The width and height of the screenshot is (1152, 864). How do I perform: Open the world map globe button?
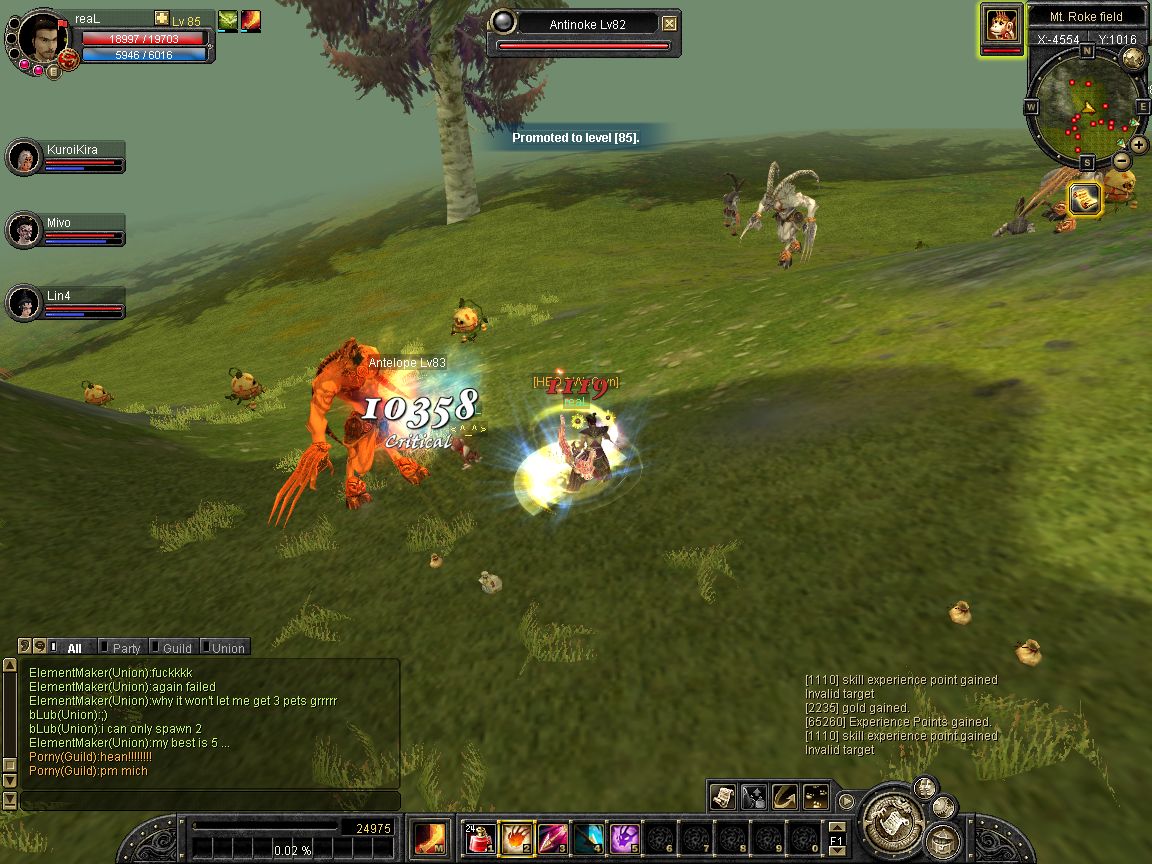coord(1133,58)
